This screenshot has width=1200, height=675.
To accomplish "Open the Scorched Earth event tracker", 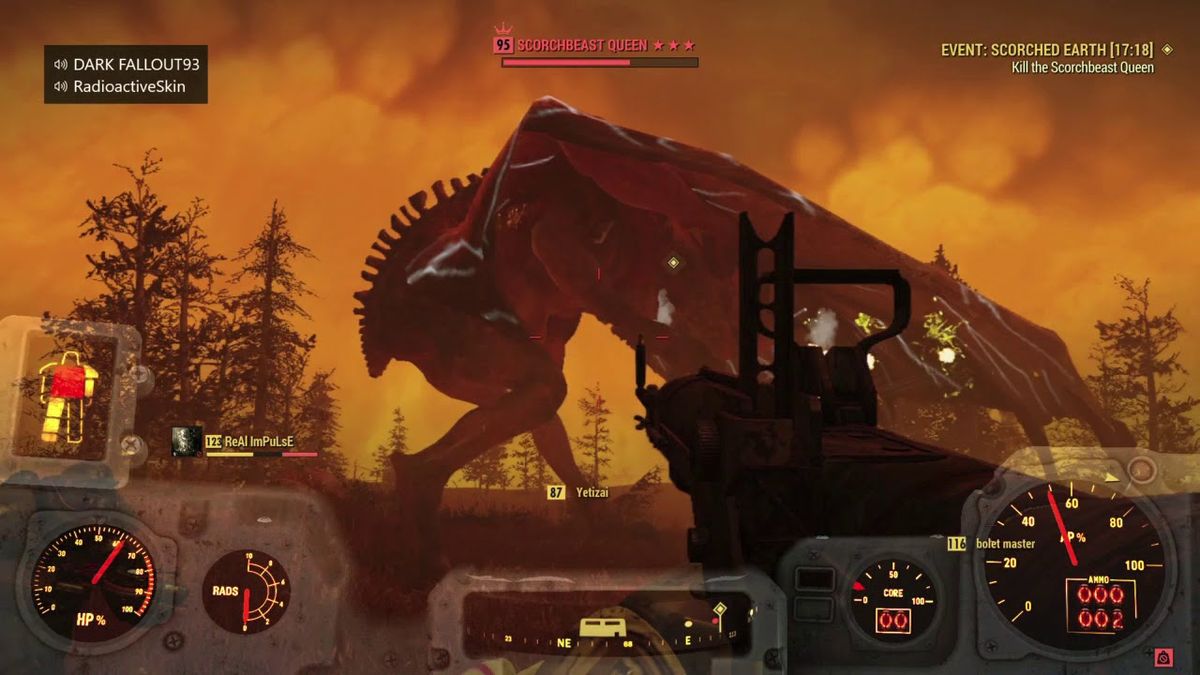I will (1039, 49).
